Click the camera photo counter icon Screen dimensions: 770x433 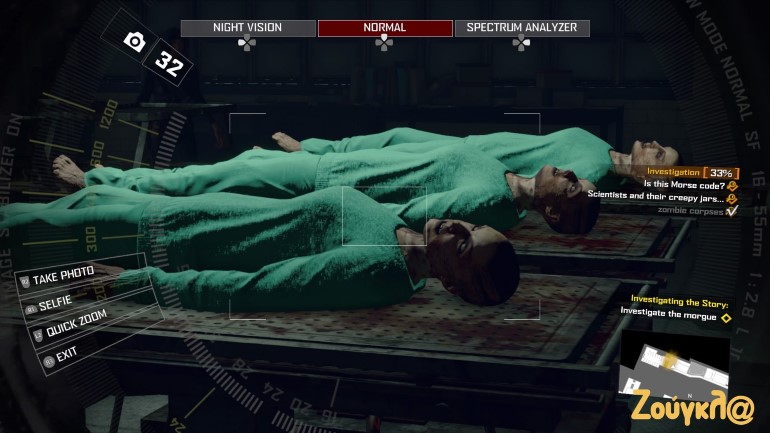133,40
